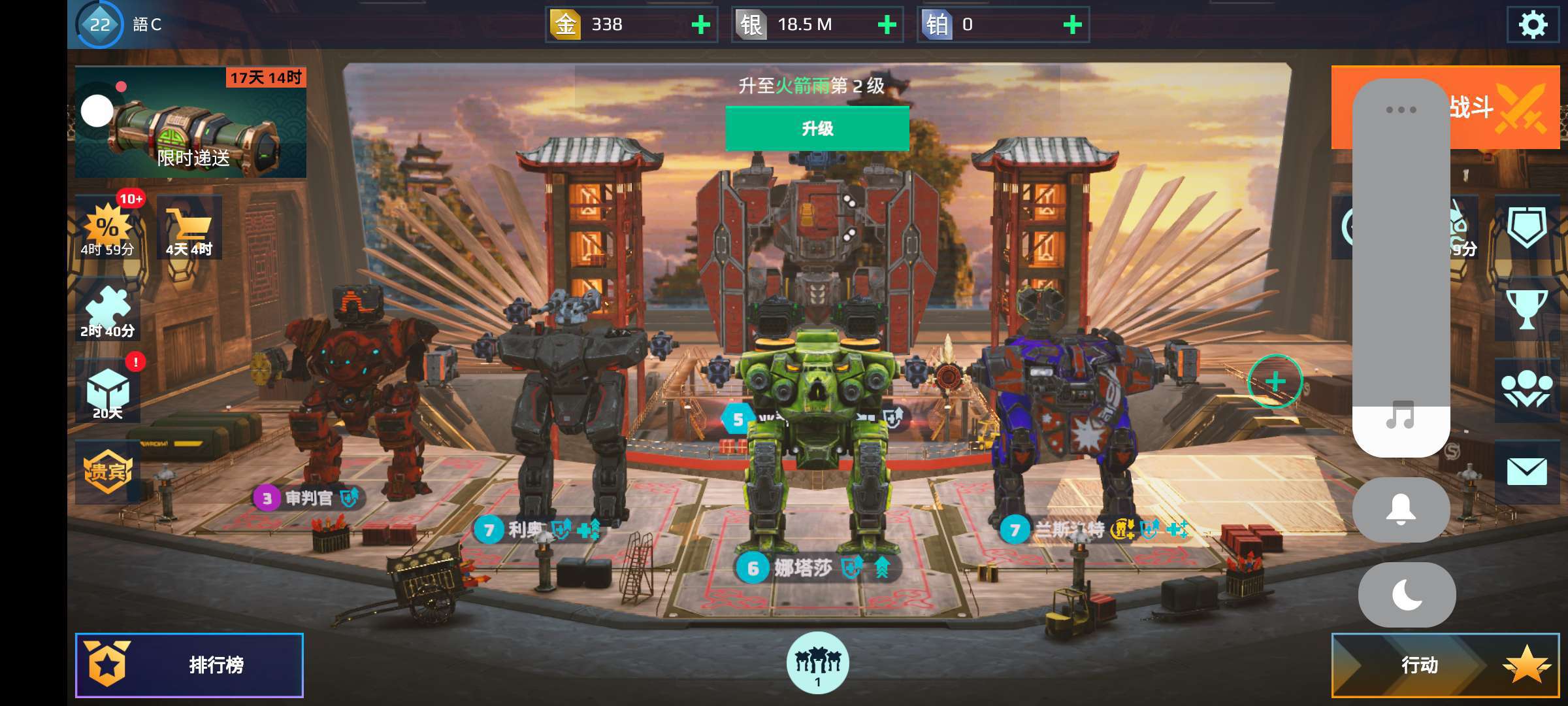Tap the overlay's bell notification button

click(1401, 510)
